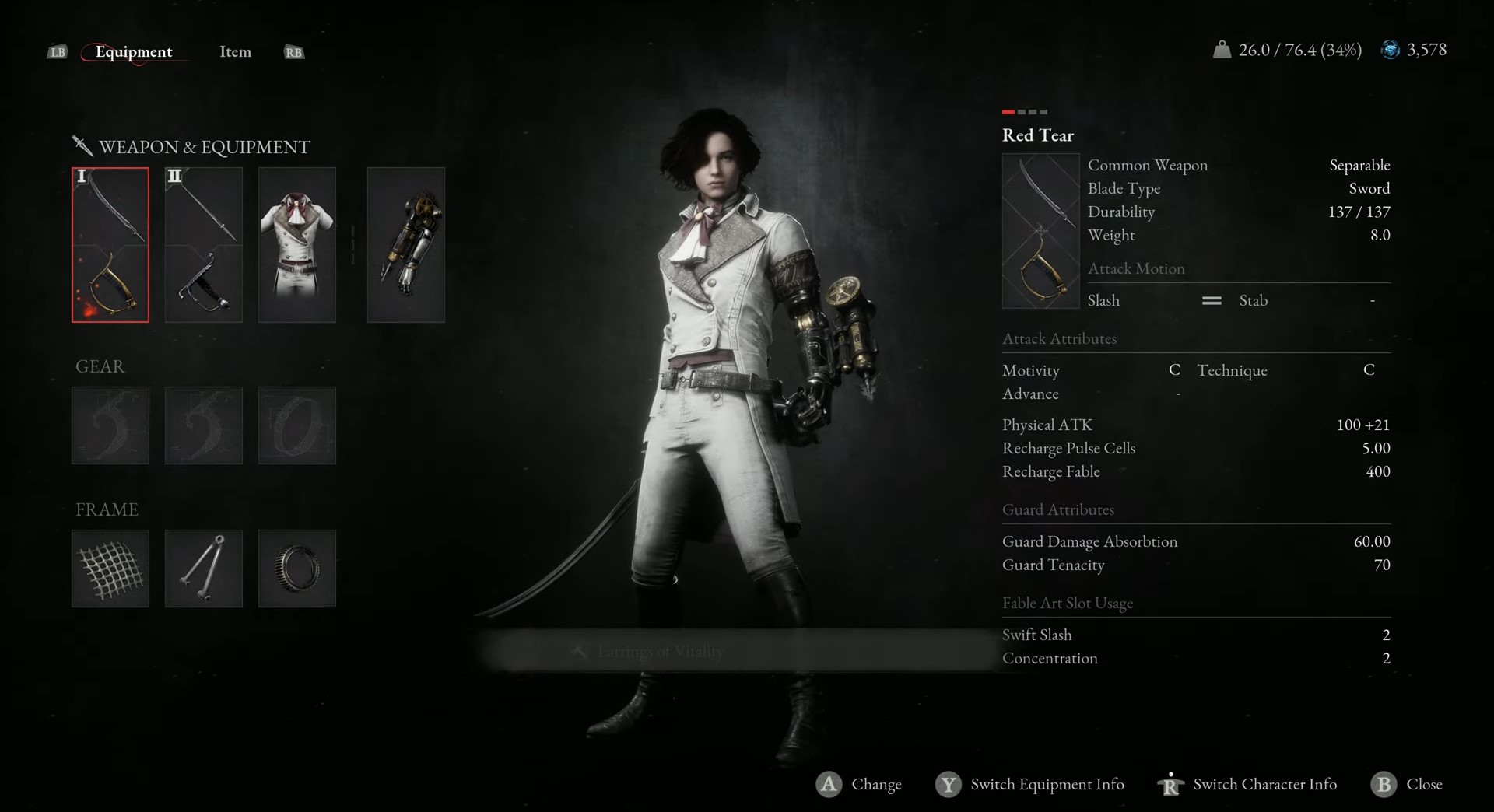Viewport: 1494px width, 812px height.
Task: Switch to the Equipment tab
Action: [134, 52]
